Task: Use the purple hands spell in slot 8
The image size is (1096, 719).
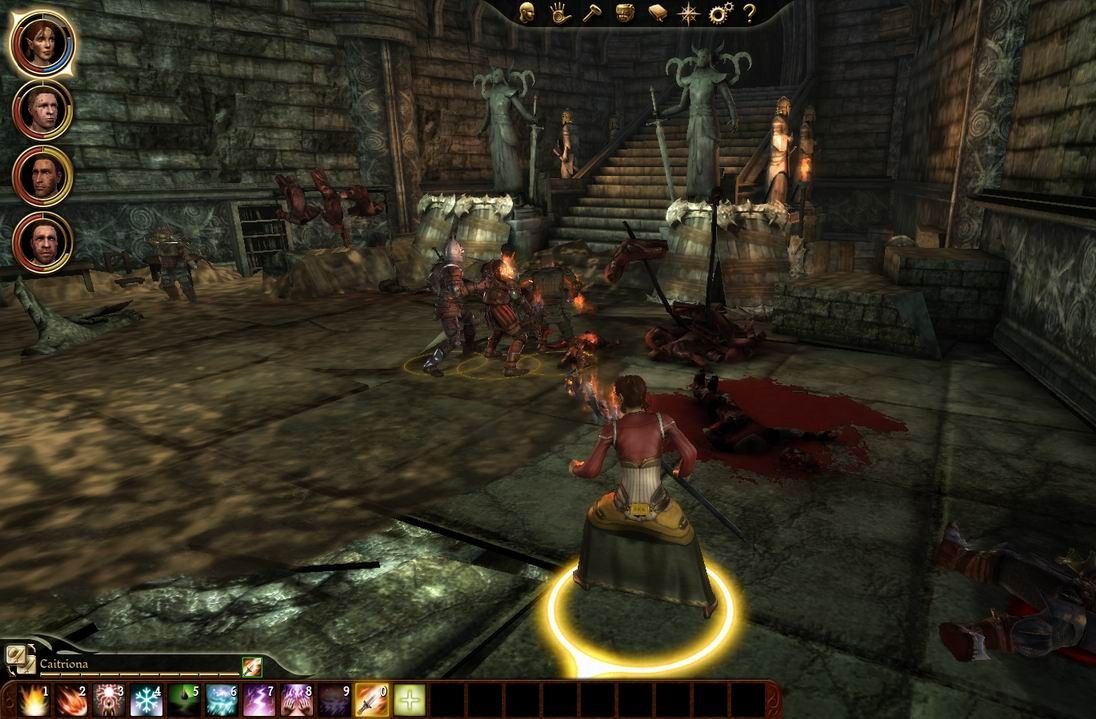Action: (297, 700)
